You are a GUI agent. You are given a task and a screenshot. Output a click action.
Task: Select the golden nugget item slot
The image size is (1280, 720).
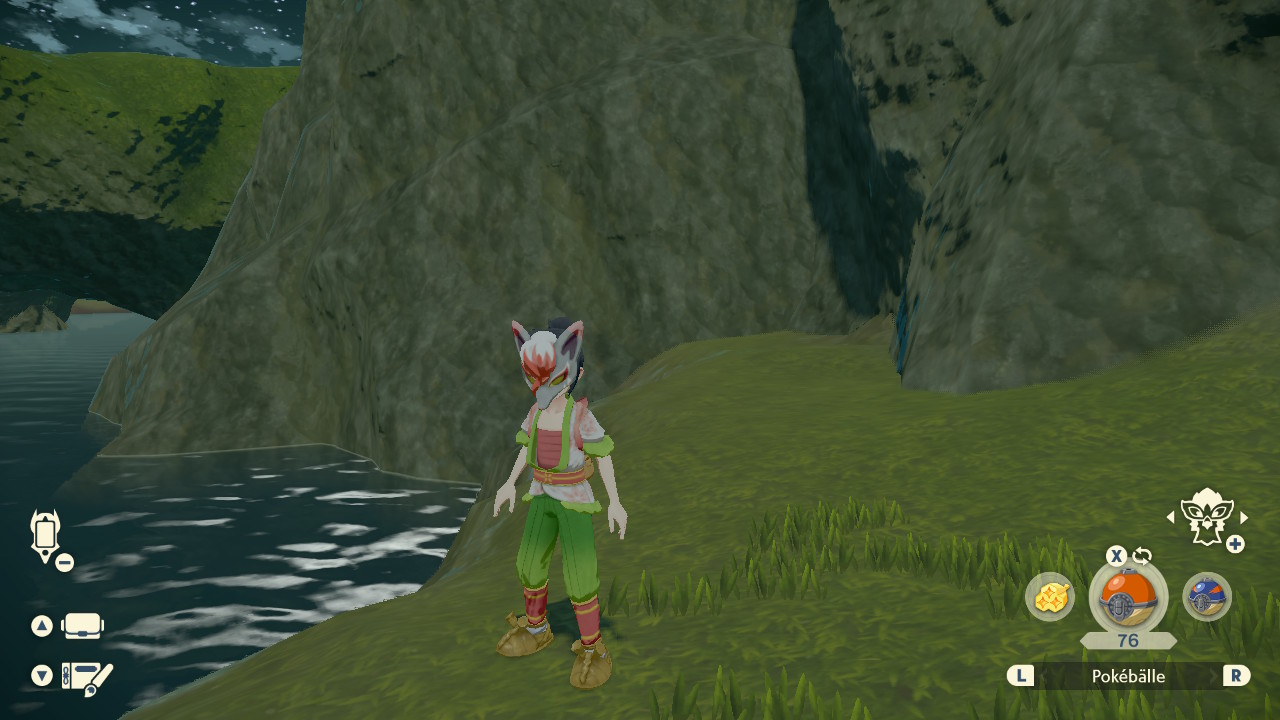click(x=1050, y=597)
